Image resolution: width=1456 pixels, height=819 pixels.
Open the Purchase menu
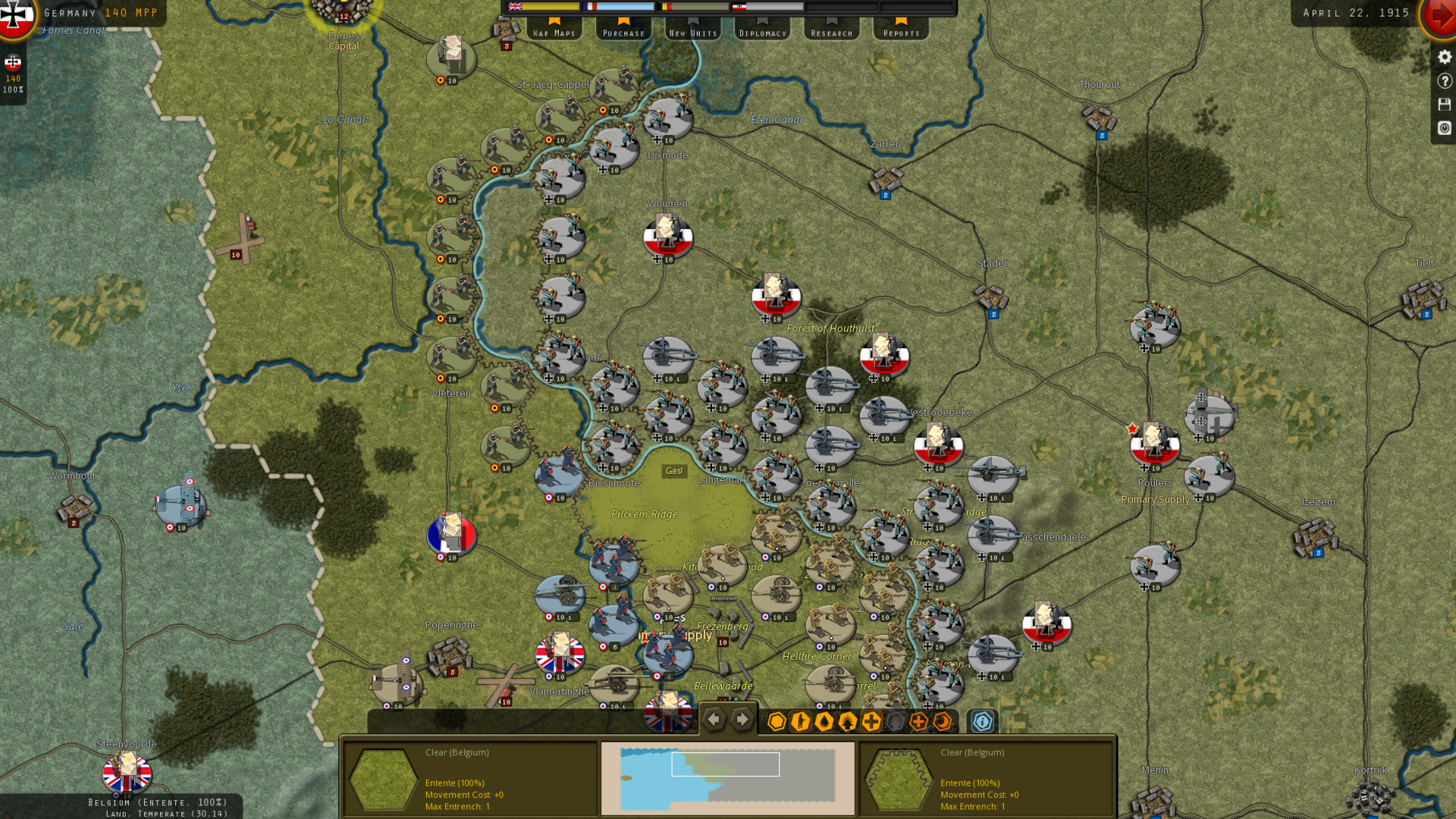pyautogui.click(x=623, y=29)
